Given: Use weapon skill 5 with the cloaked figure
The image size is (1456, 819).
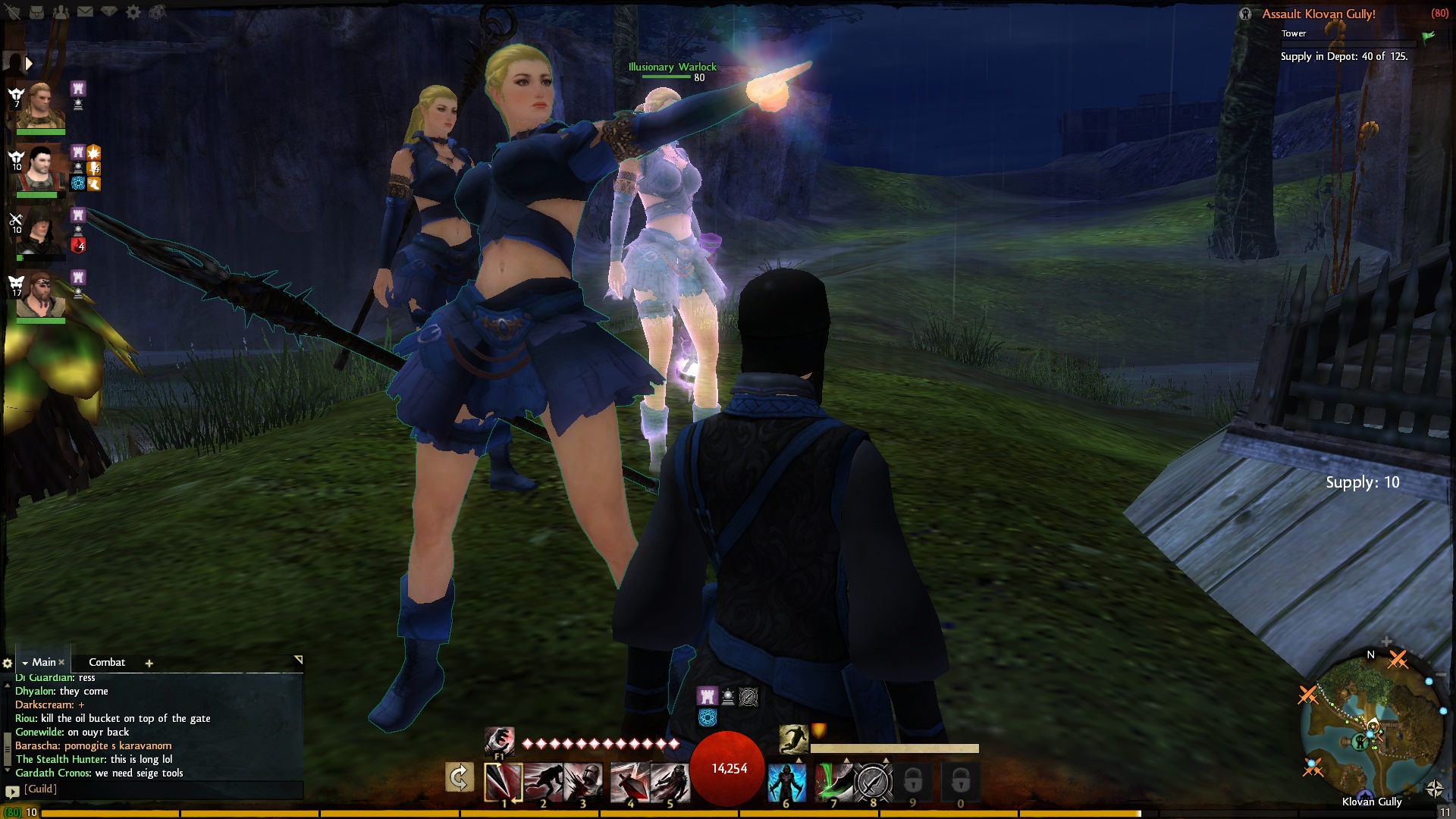Looking at the screenshot, I should click(670, 782).
